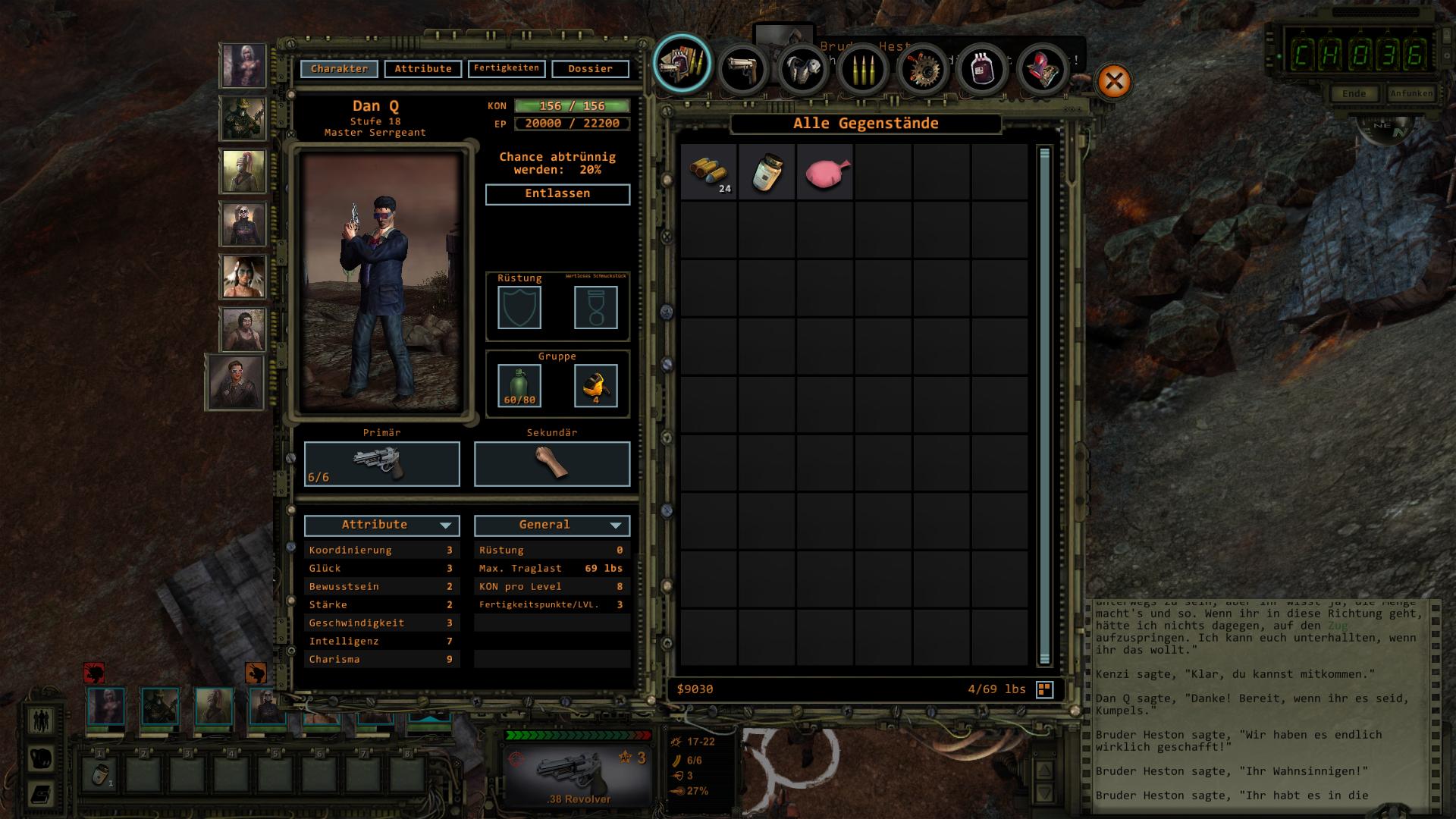
Task: Click the Ende turn button
Action: point(1354,94)
